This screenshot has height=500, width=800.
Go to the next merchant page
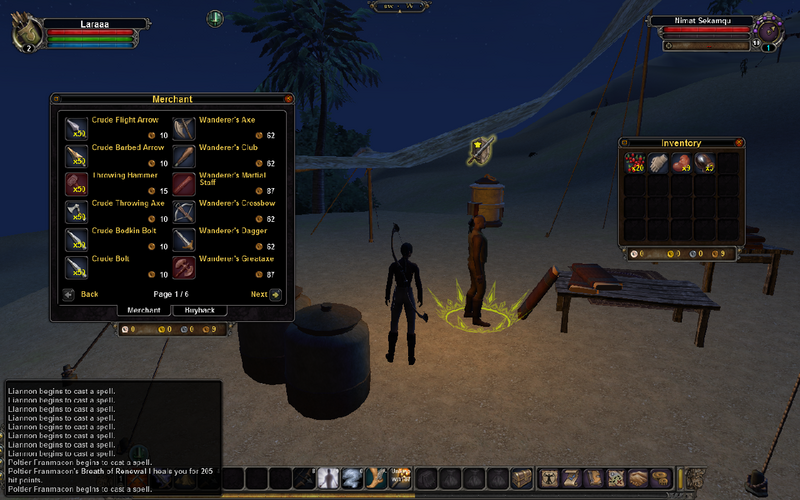[x=275, y=295]
